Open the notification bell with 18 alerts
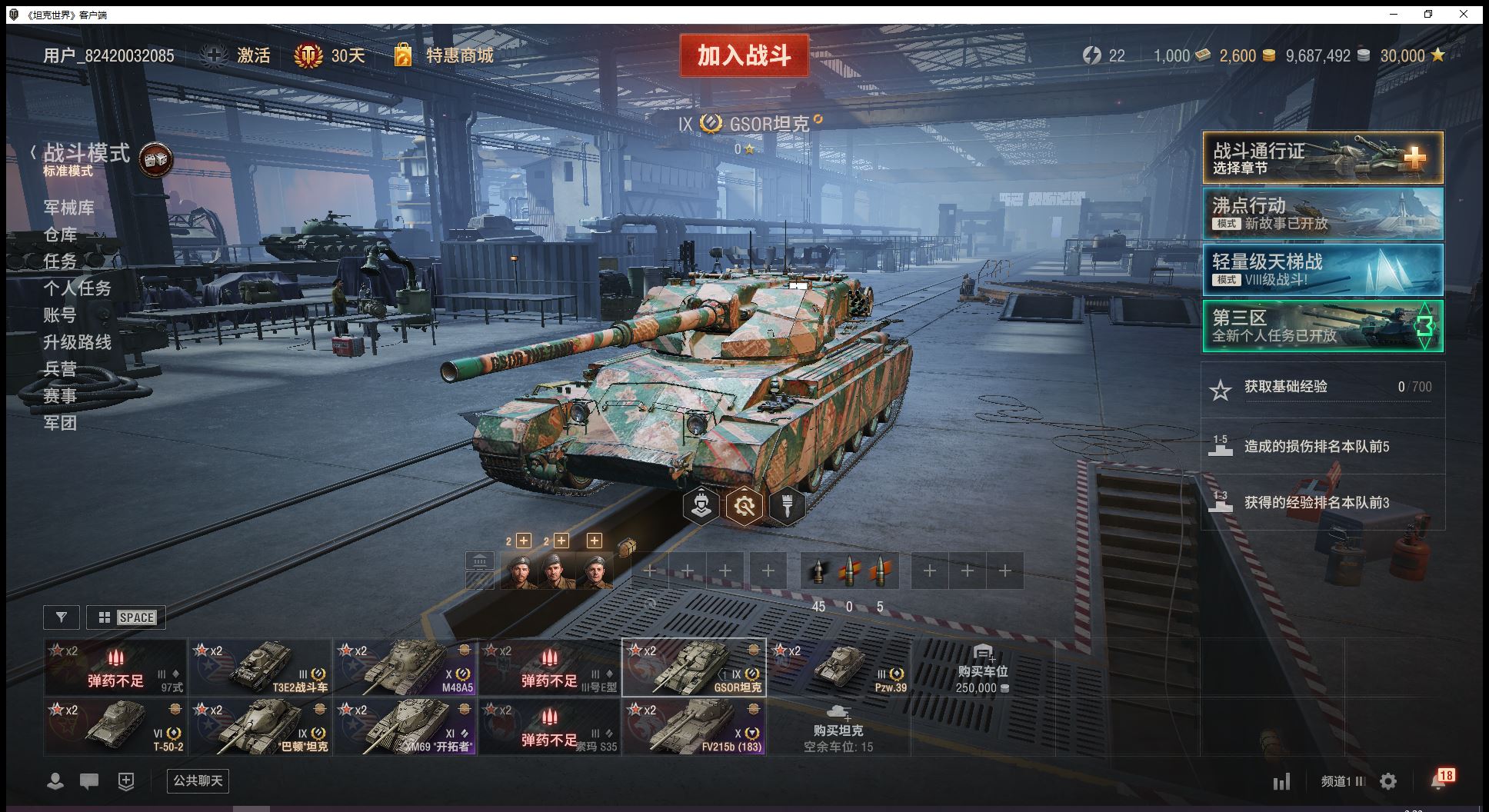The width and height of the screenshot is (1489, 812). tap(1440, 780)
